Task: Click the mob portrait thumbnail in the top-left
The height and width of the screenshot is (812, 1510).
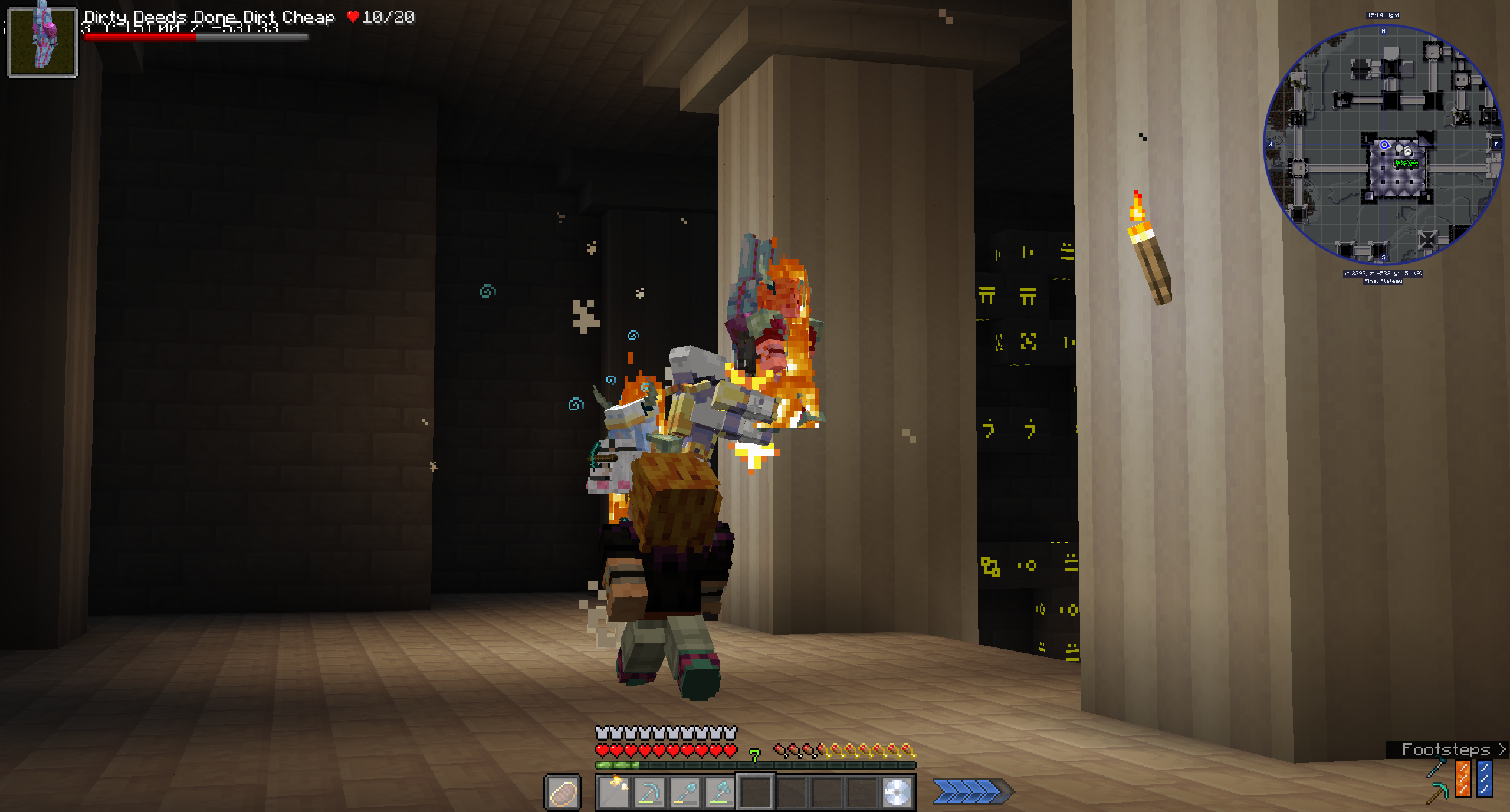Action: coord(42,42)
